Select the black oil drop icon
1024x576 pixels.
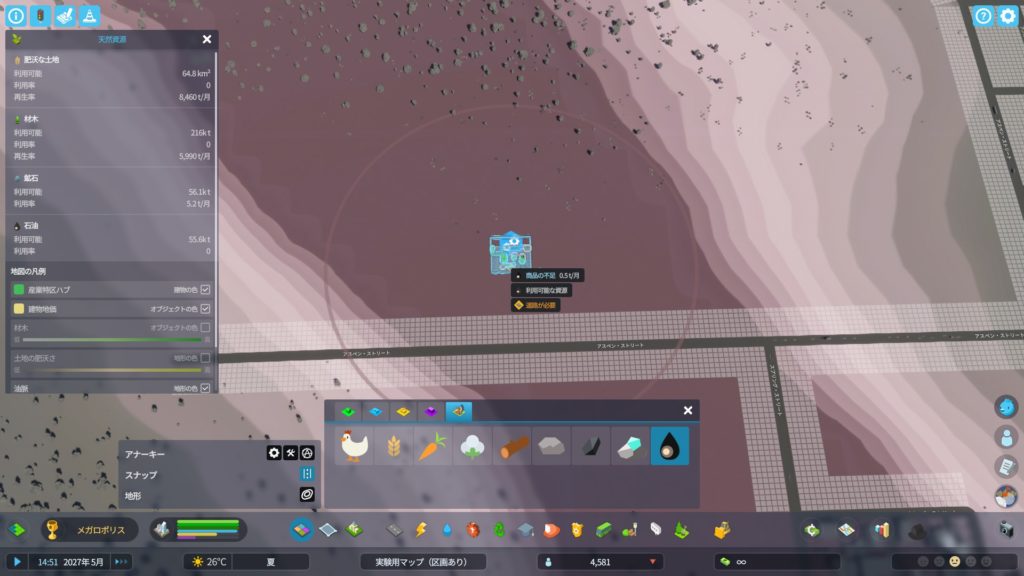pos(669,446)
